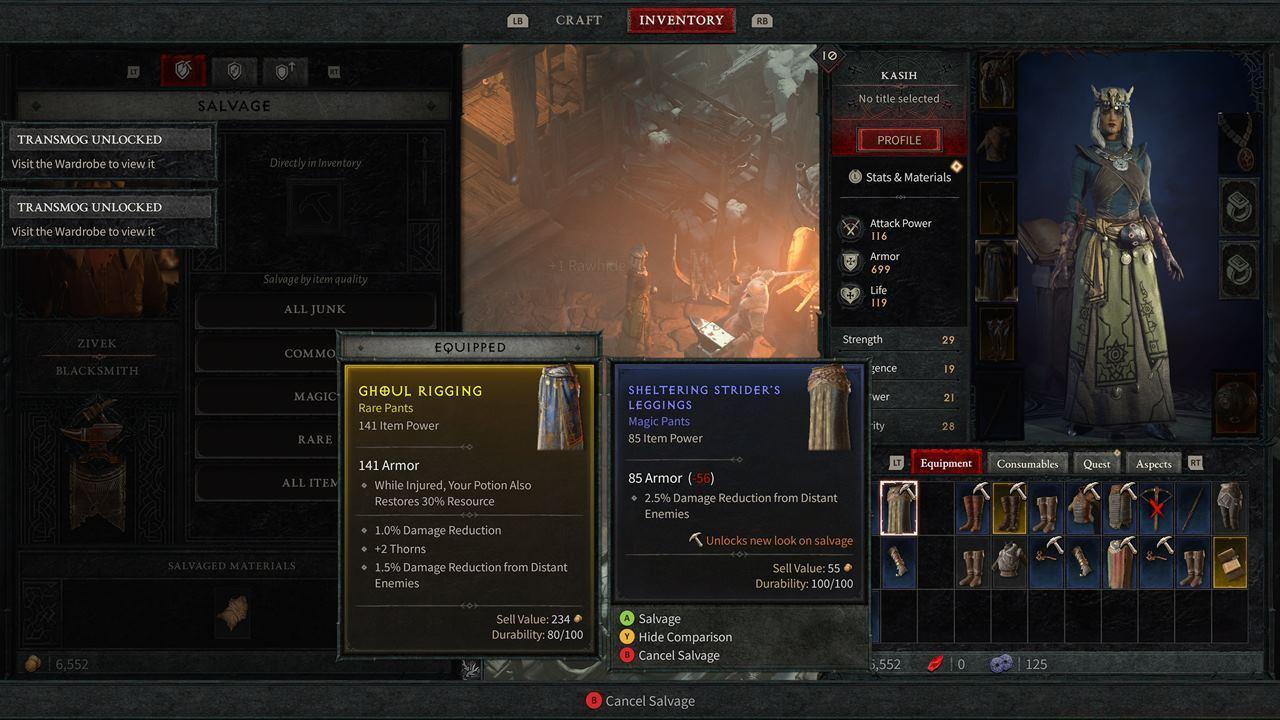Open the Quest items tab
Image resolution: width=1280 pixels, height=720 pixels.
click(x=1096, y=463)
